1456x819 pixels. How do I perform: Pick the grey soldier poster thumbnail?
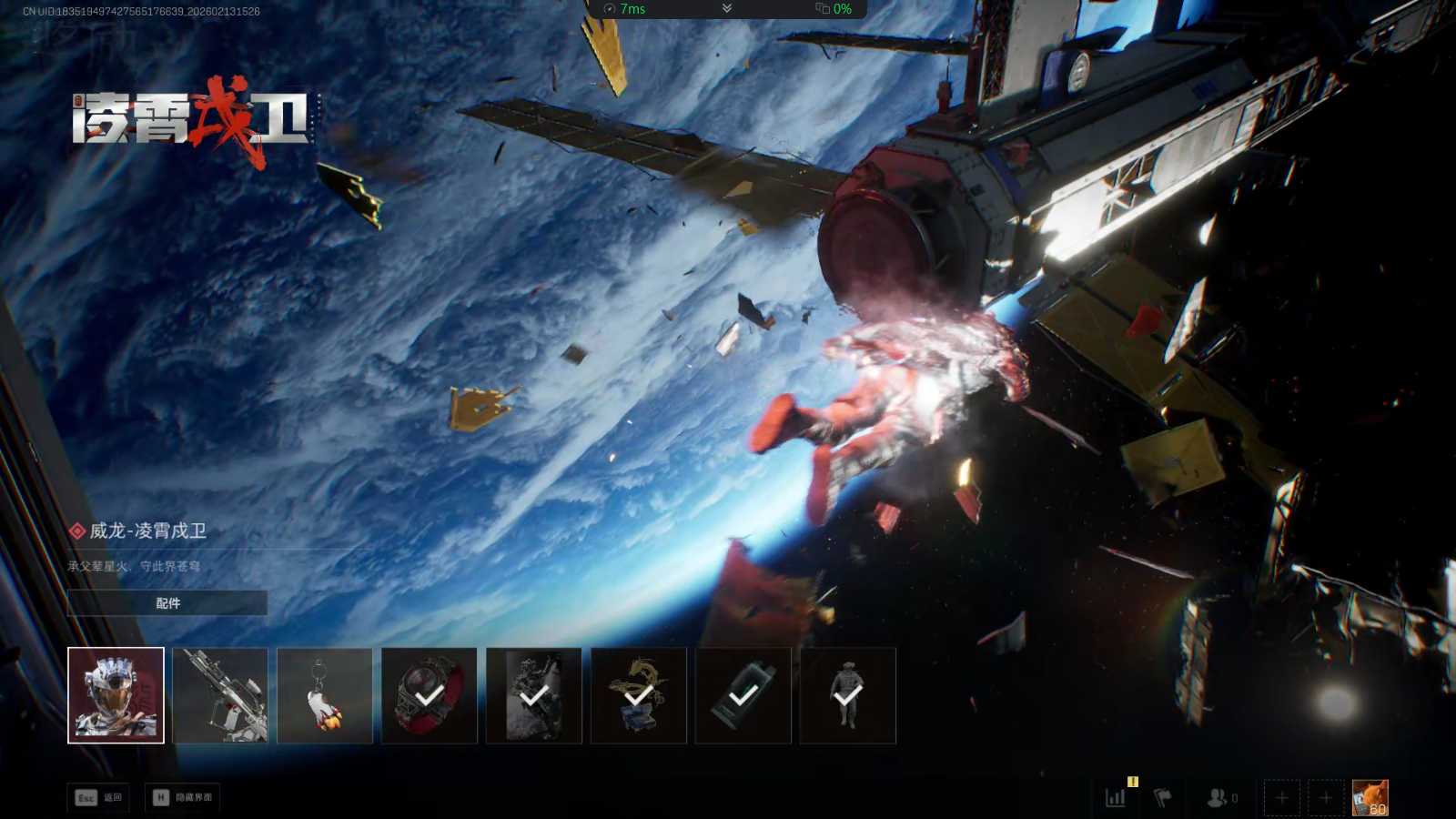(x=534, y=695)
